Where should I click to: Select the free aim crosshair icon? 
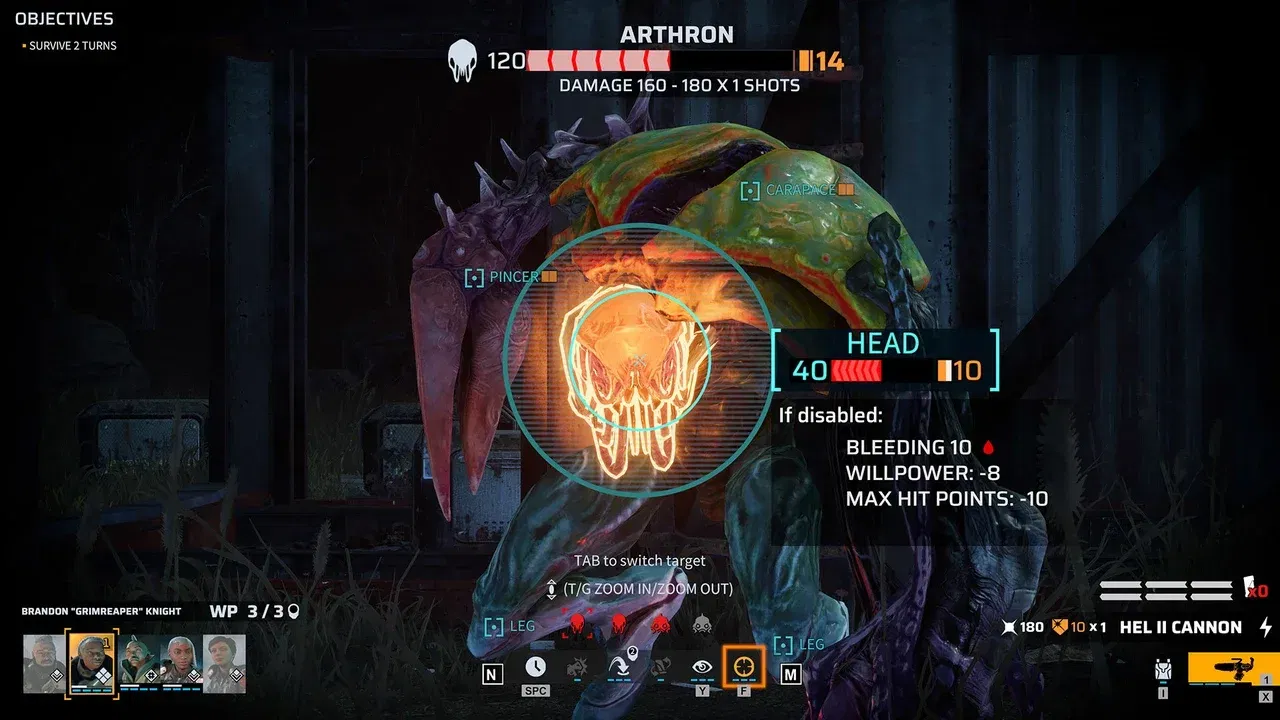click(744, 667)
